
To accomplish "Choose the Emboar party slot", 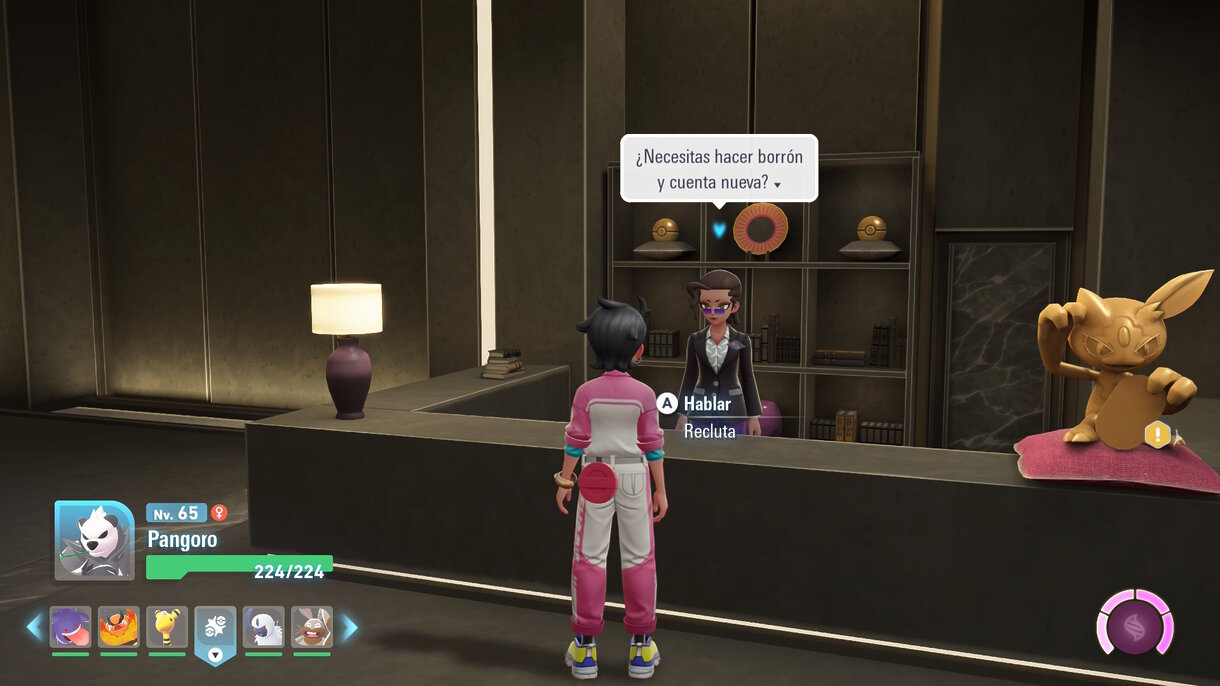I will click(x=119, y=627).
